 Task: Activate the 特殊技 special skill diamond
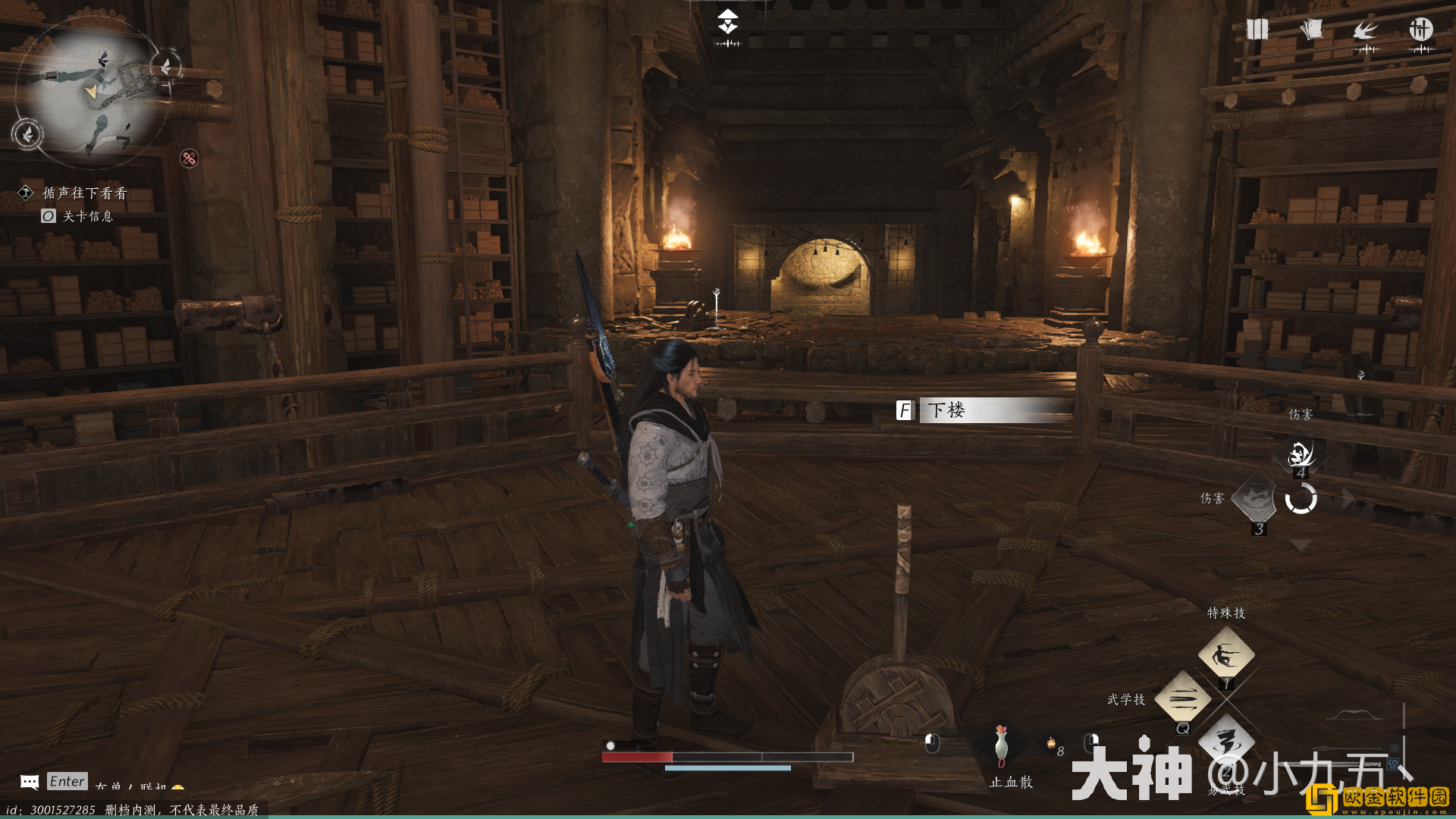pos(1225,654)
